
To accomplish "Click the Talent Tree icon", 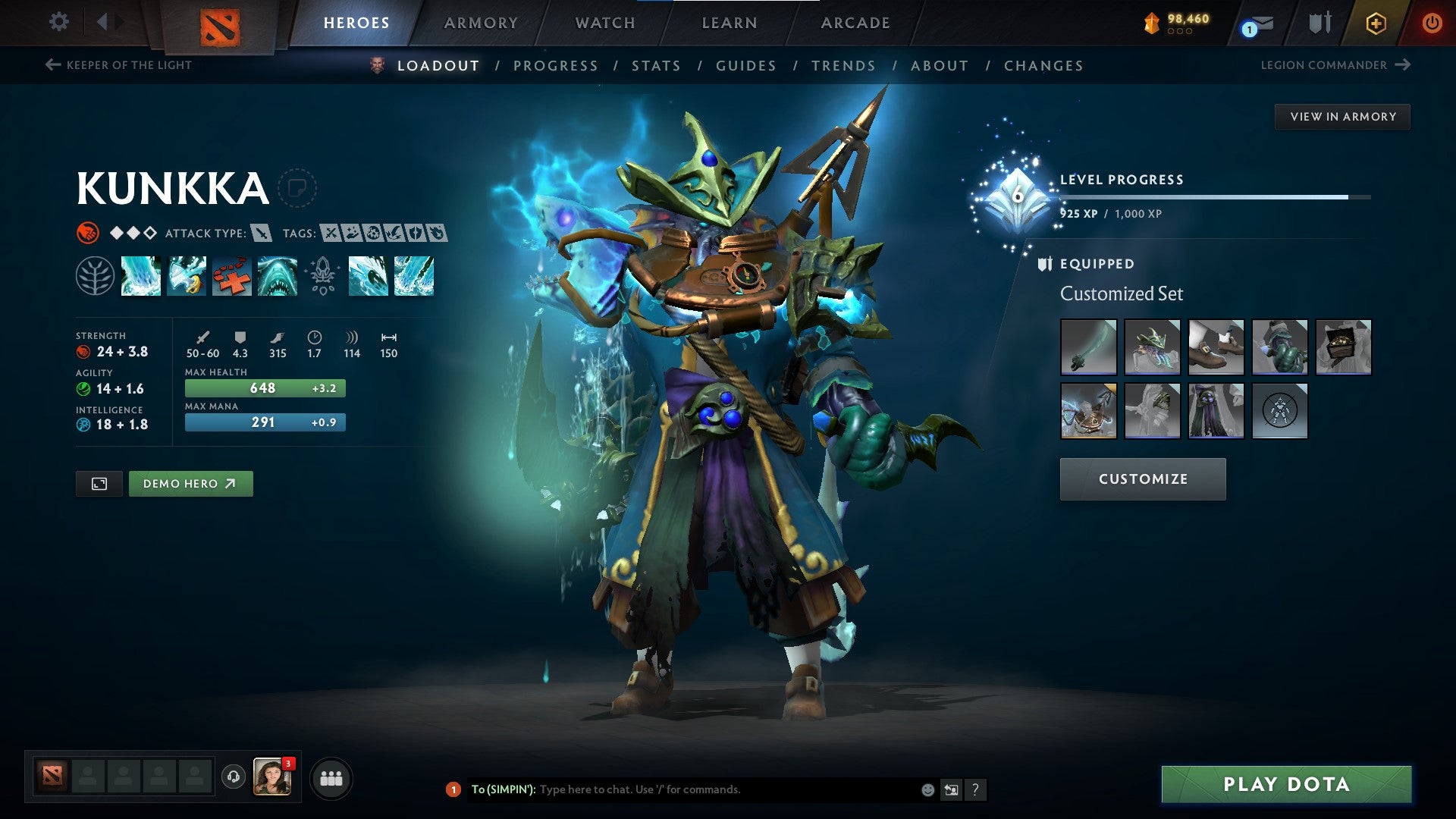I will pyautogui.click(x=95, y=277).
